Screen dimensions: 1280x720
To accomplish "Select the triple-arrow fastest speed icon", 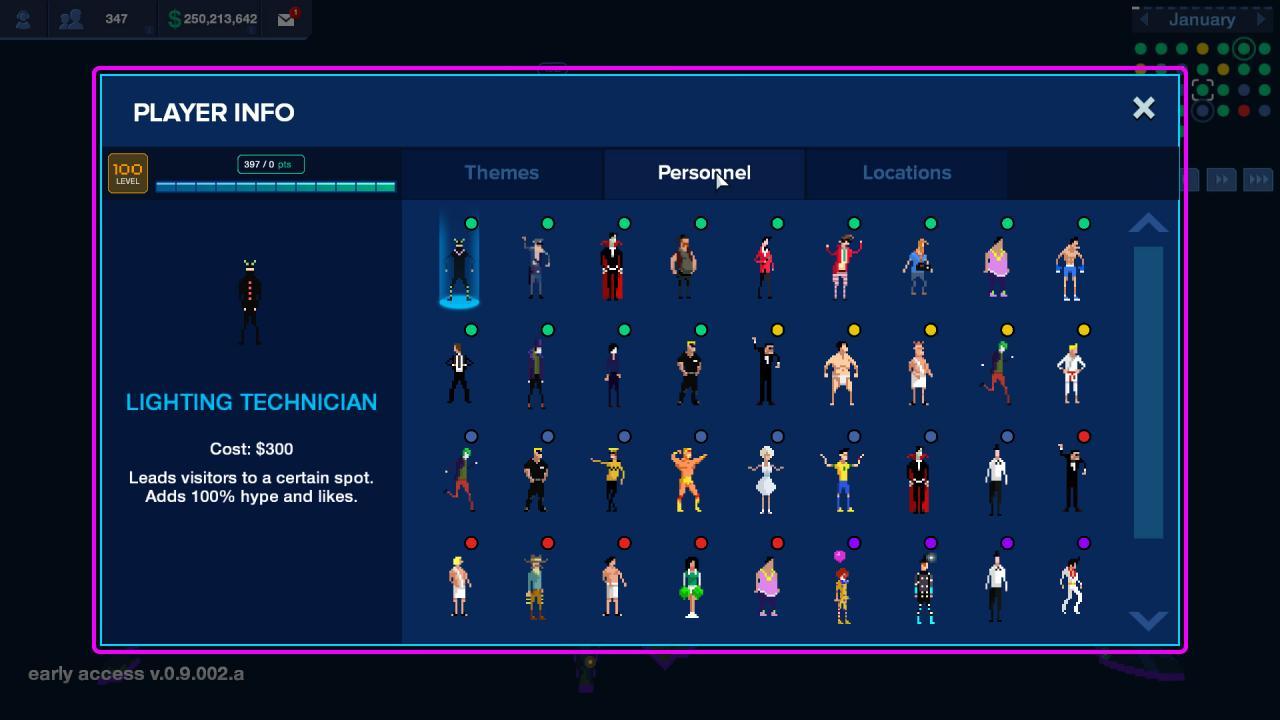I will [1259, 179].
